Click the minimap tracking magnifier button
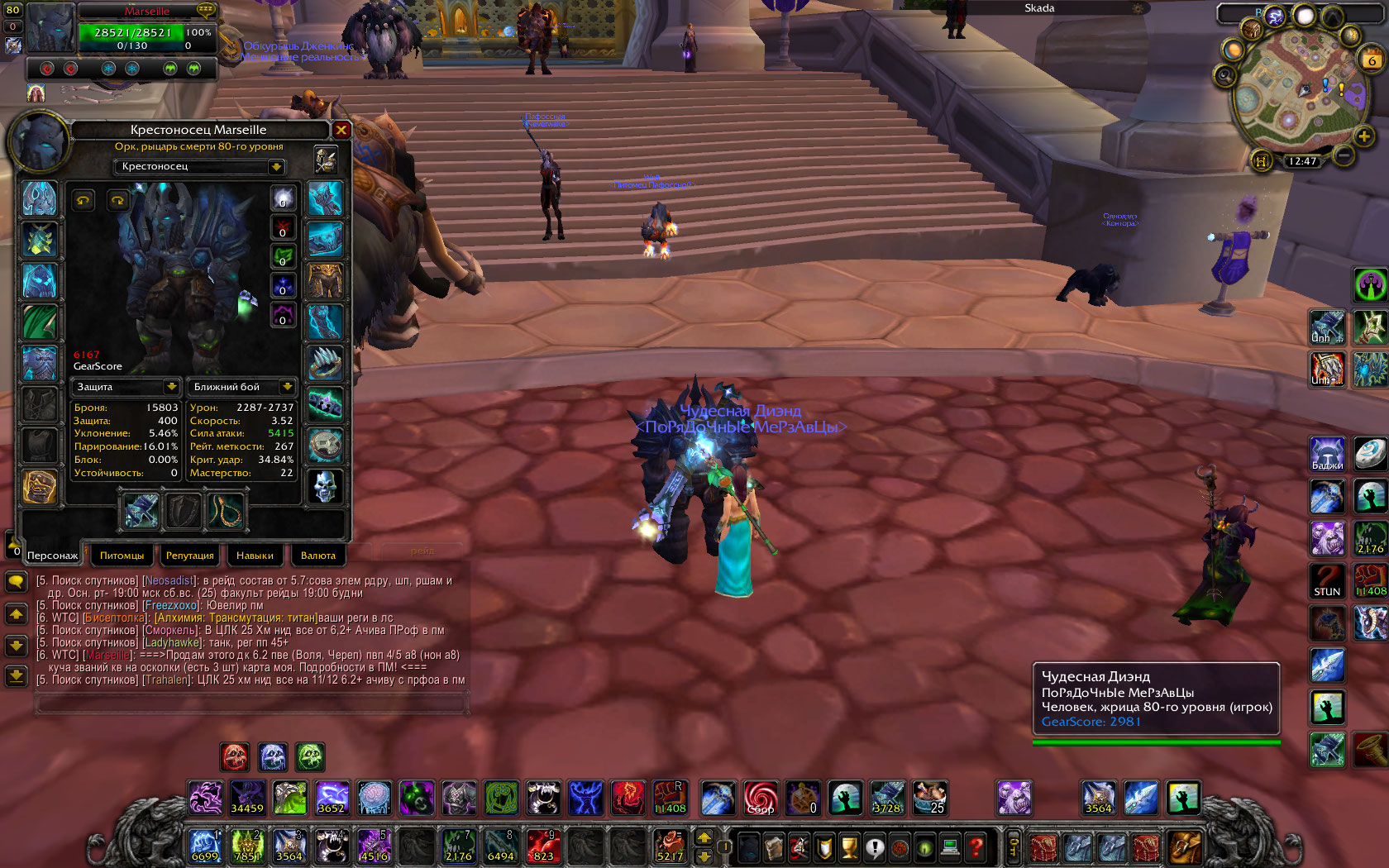The width and height of the screenshot is (1389, 868). 1224,77
